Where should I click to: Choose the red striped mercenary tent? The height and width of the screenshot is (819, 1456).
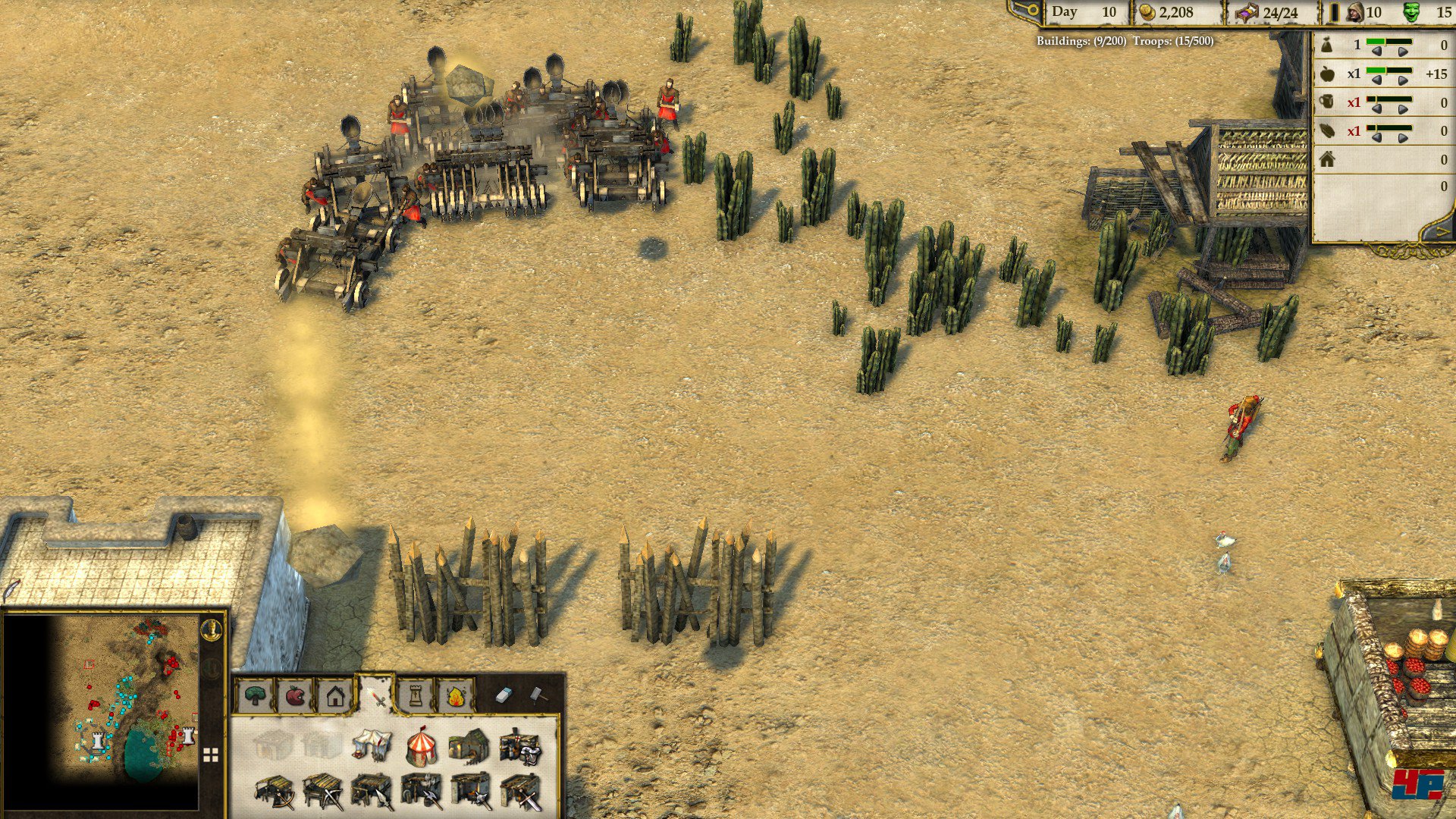click(422, 746)
